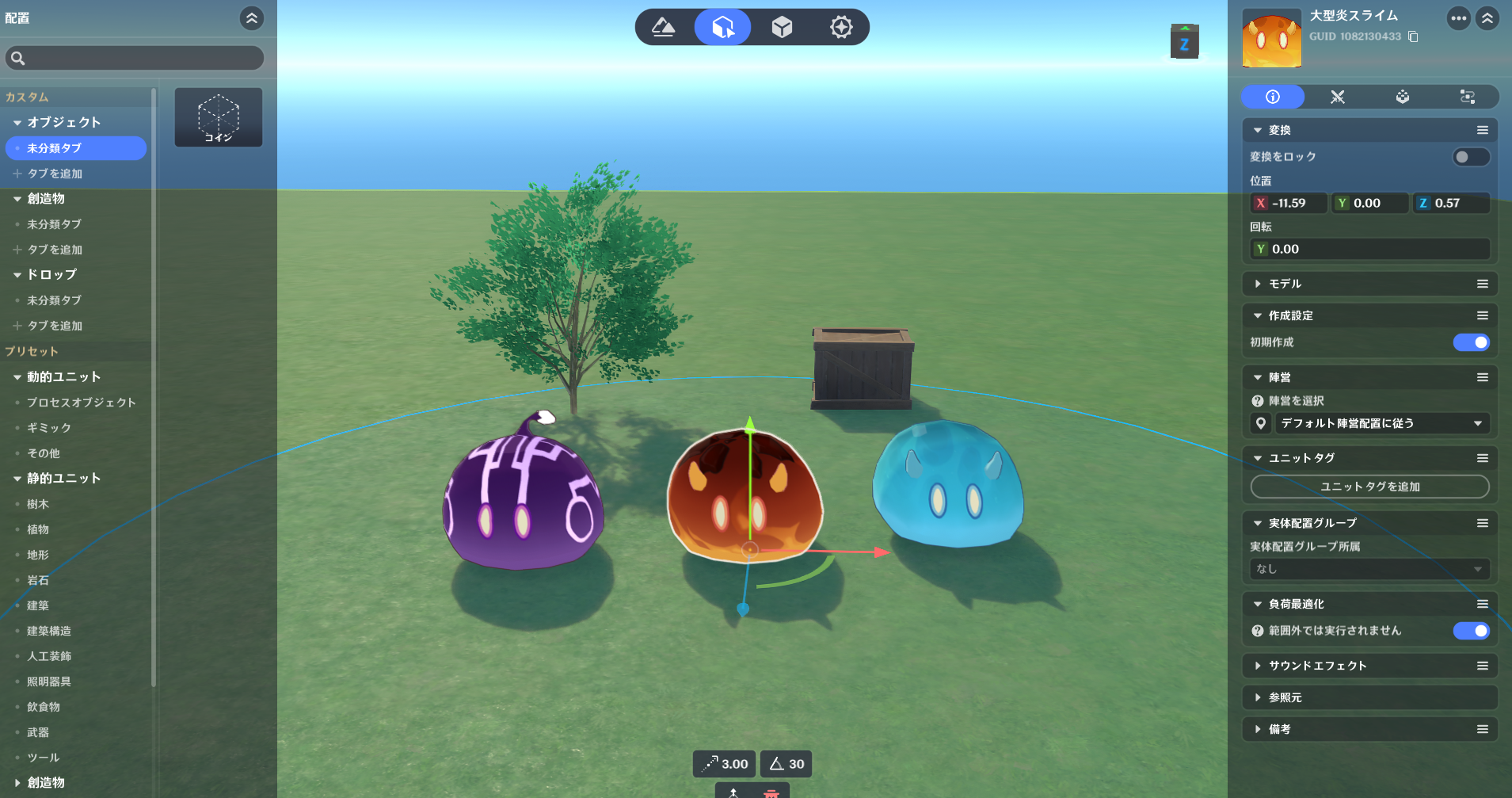Select the コイン custom object thumbnail

pos(219,117)
